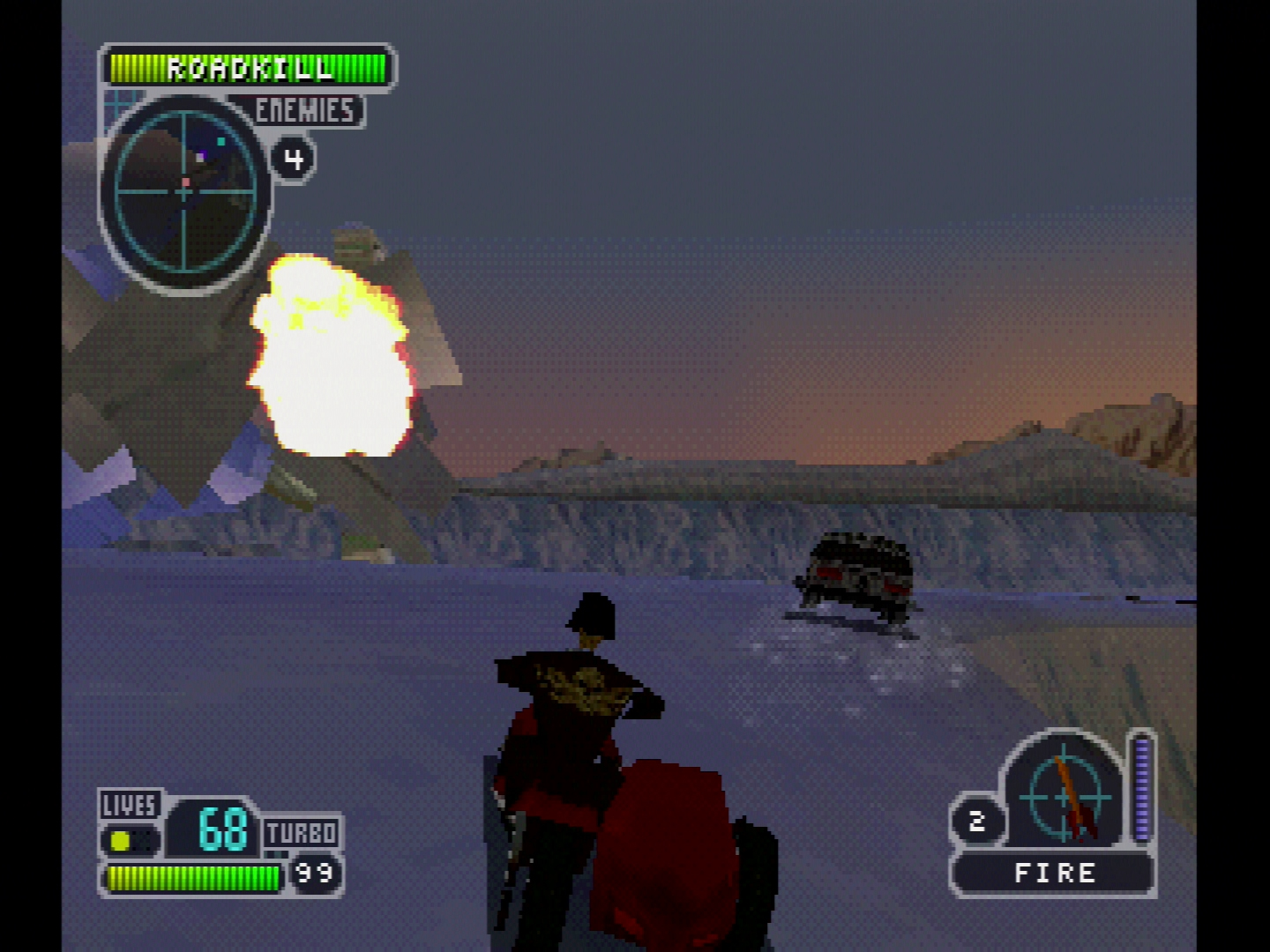1270x952 pixels.
Task: Click the missile ammo count showing 2
Action: coord(979,819)
